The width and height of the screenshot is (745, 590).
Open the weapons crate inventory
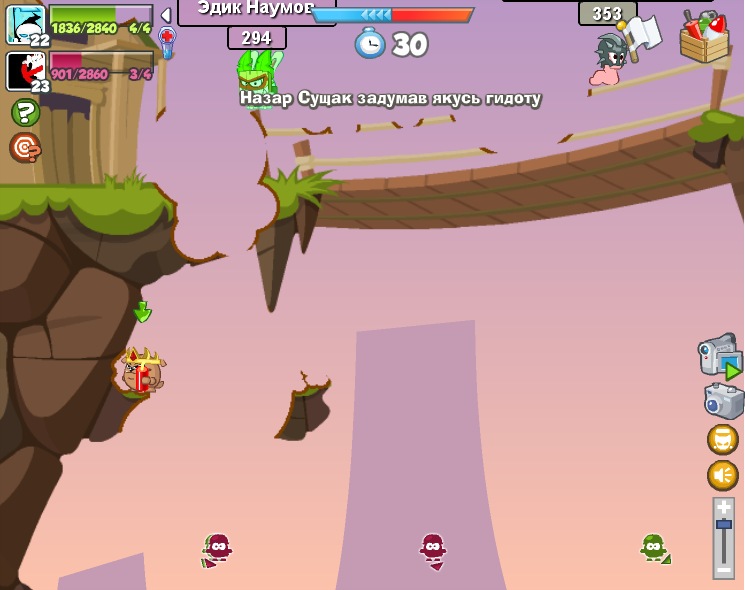(x=704, y=39)
